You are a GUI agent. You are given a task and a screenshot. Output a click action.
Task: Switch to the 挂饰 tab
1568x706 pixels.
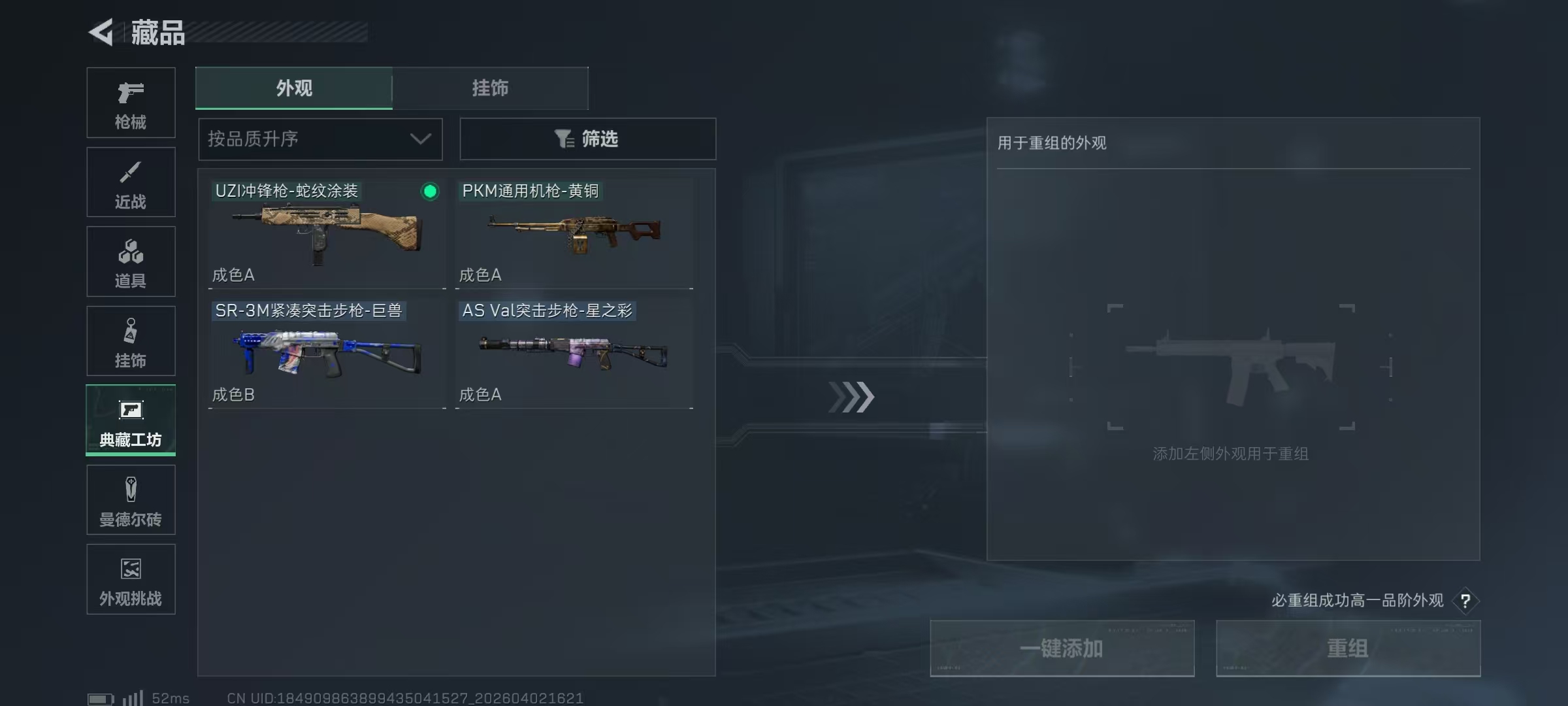tap(490, 88)
